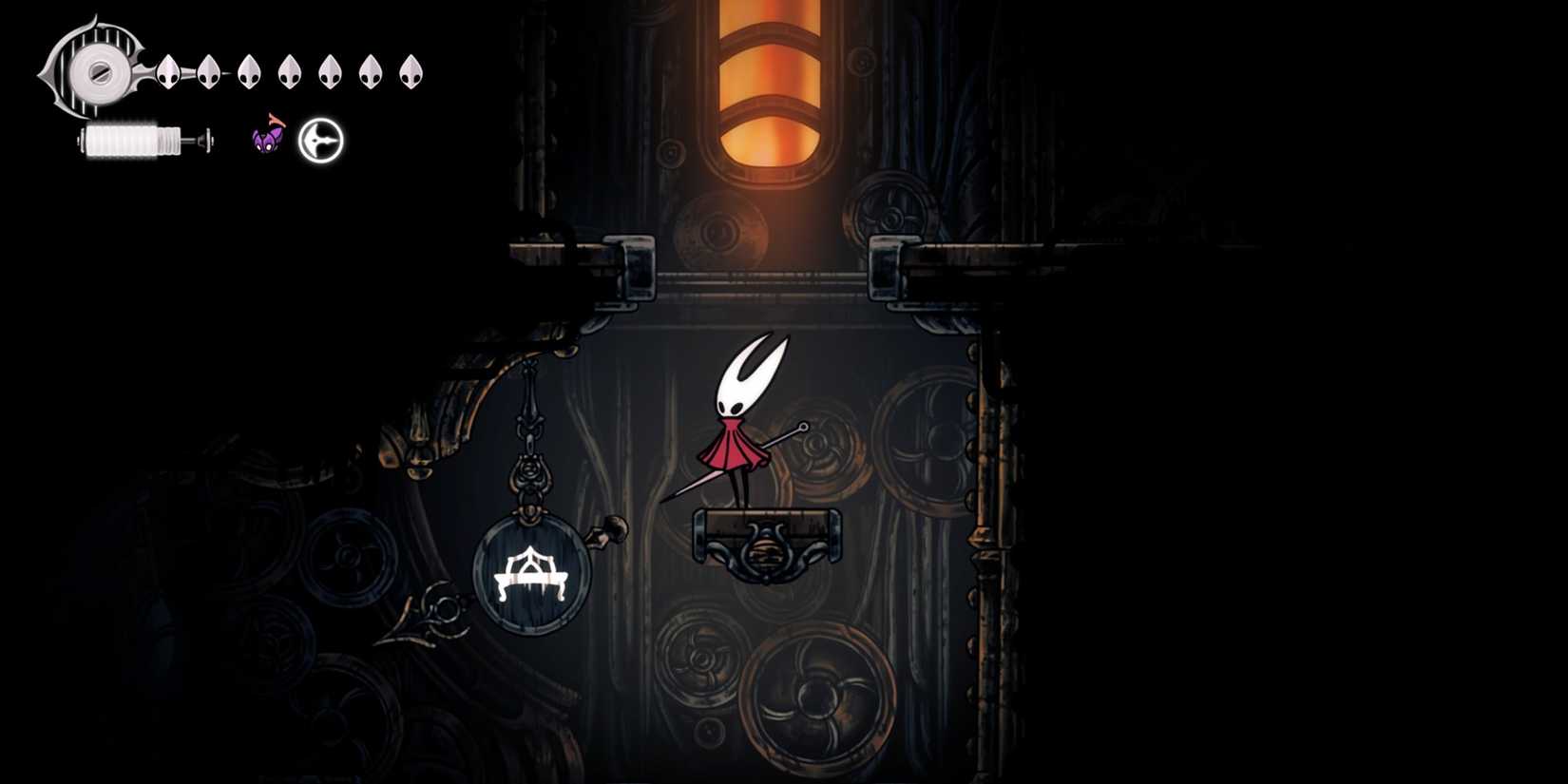Click the first mask health pip
Screen dimensions: 1568x784
tap(168, 71)
